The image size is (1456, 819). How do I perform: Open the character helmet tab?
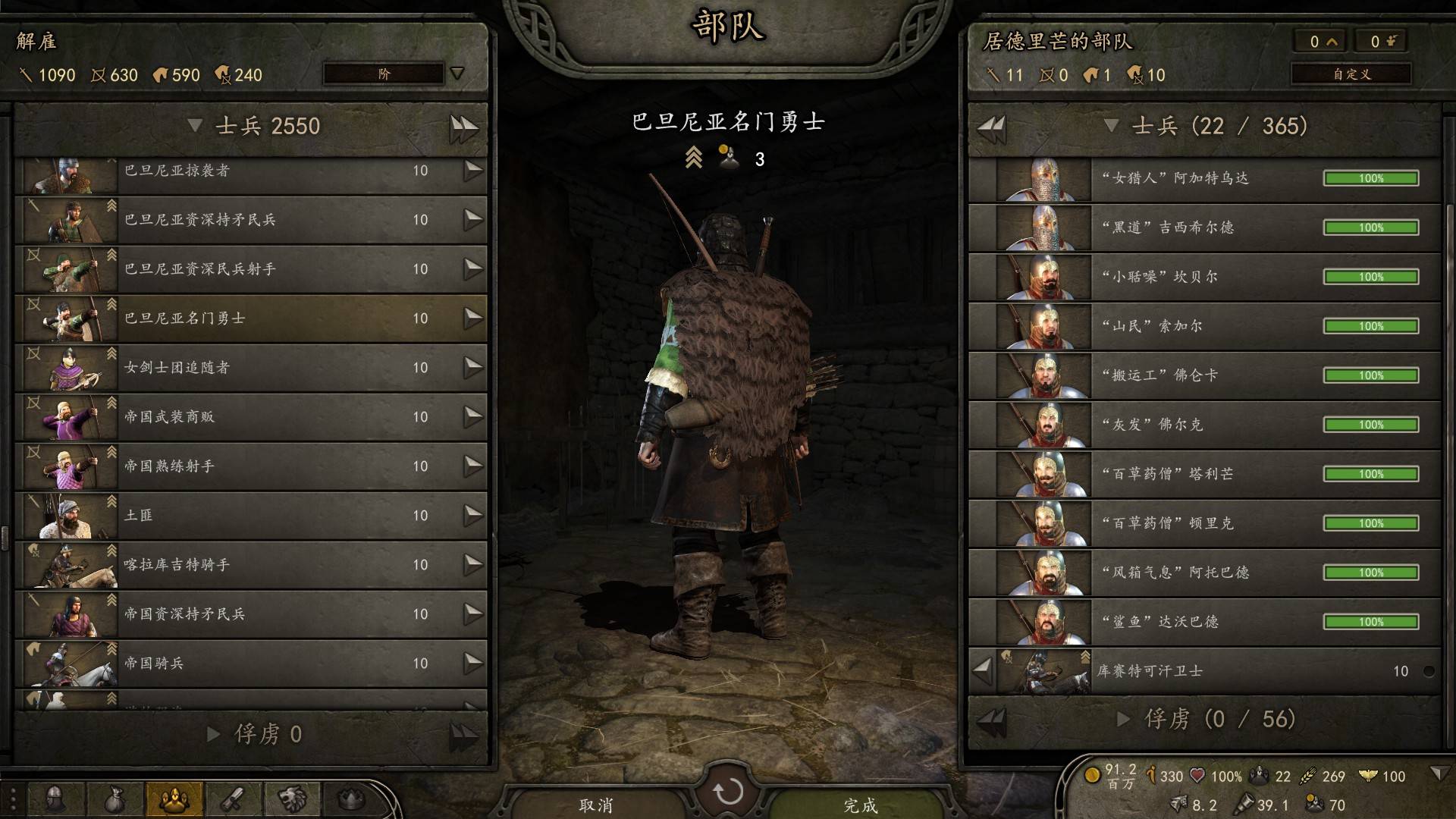55,799
